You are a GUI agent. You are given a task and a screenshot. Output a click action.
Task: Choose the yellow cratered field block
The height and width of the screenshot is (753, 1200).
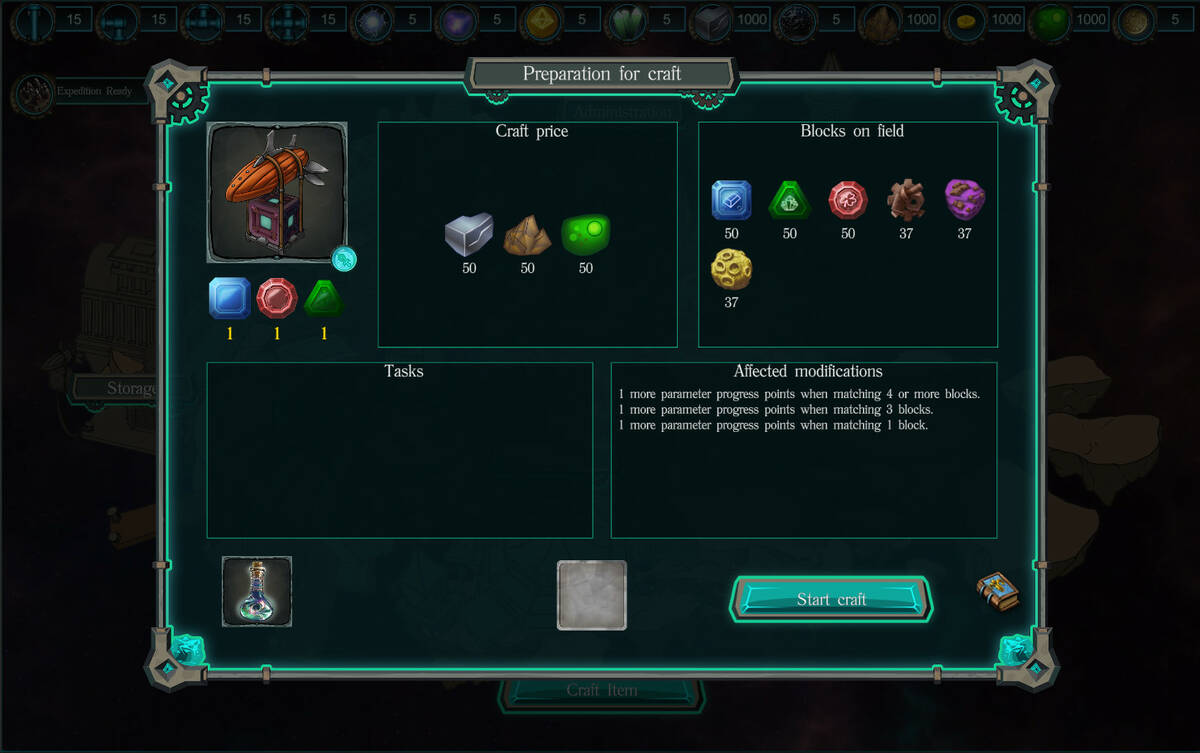(731, 269)
